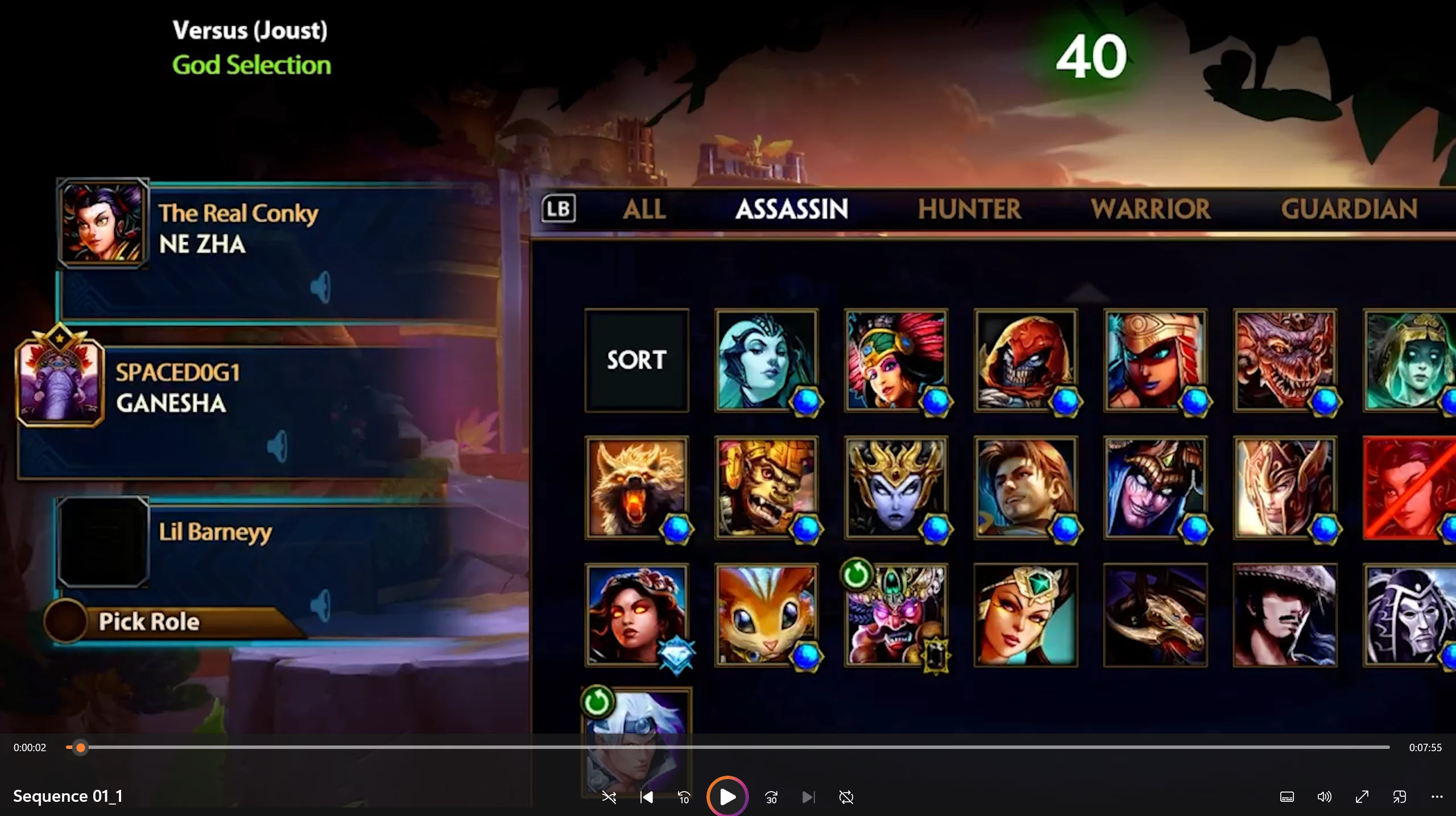The image size is (1456, 816).
Task: Choose the flaming wolf god portrait
Action: (636, 487)
